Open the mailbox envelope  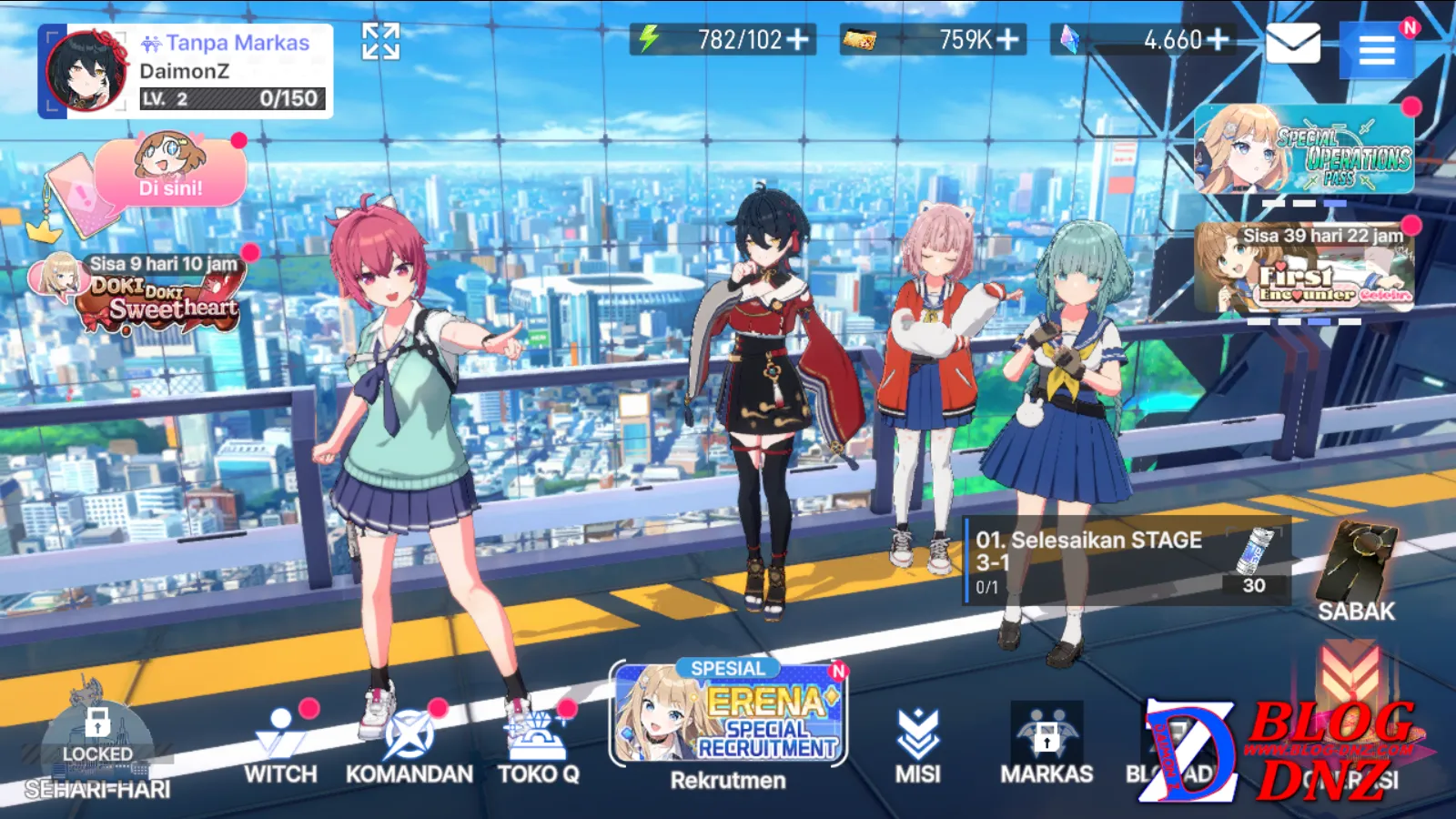[x=1292, y=44]
